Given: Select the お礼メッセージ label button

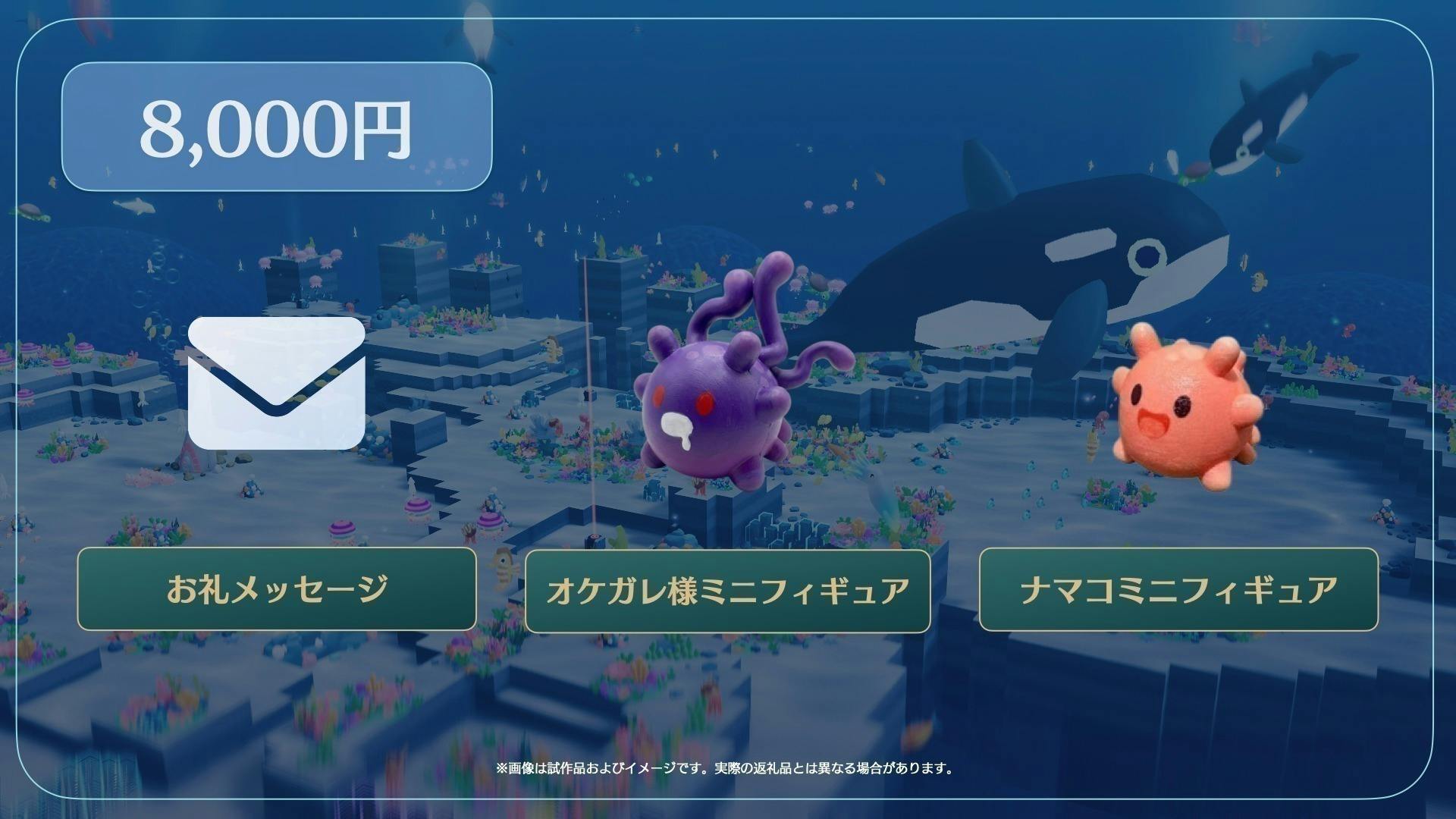Looking at the screenshot, I should 277,589.
